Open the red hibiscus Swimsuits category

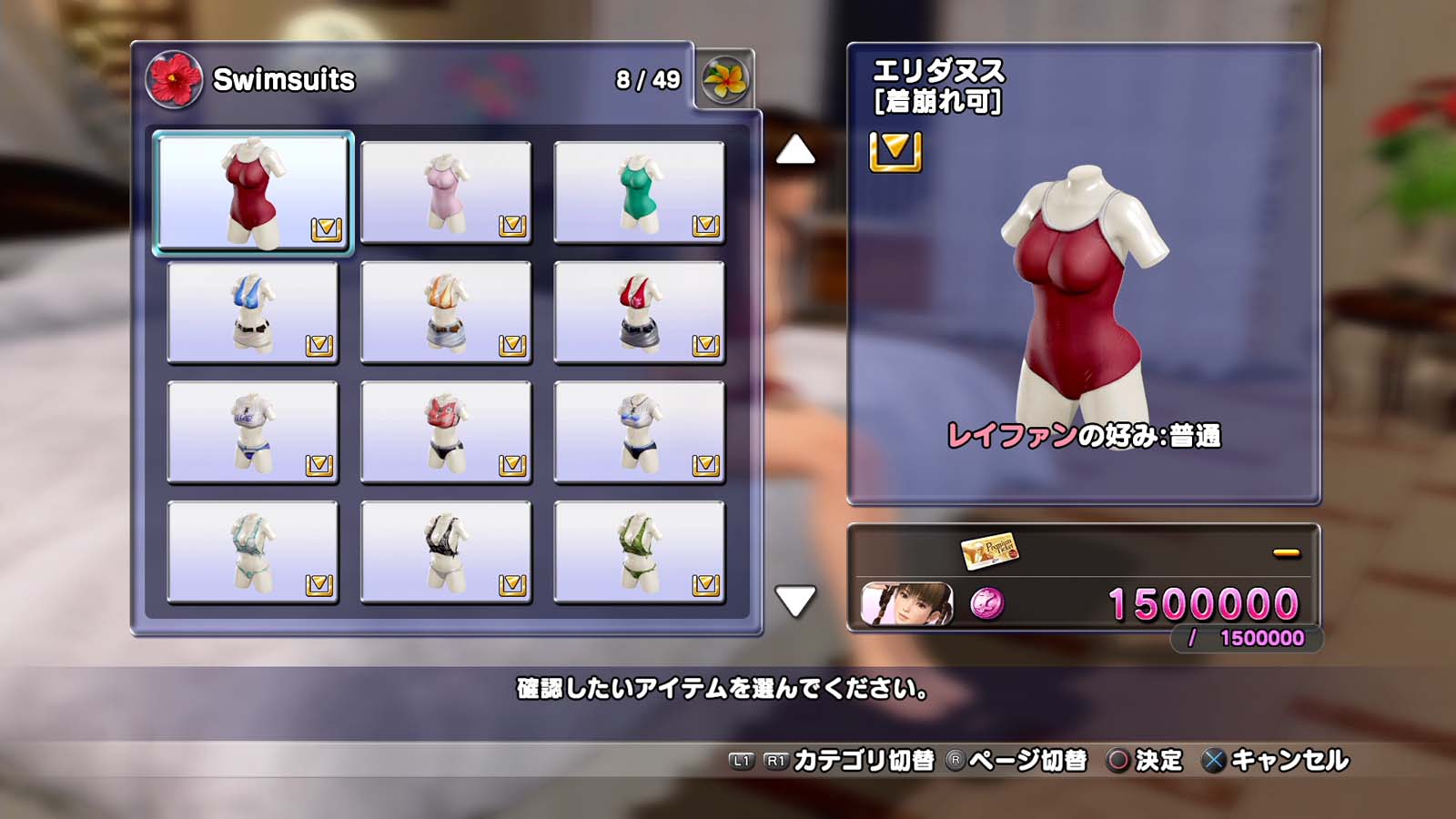click(173, 79)
